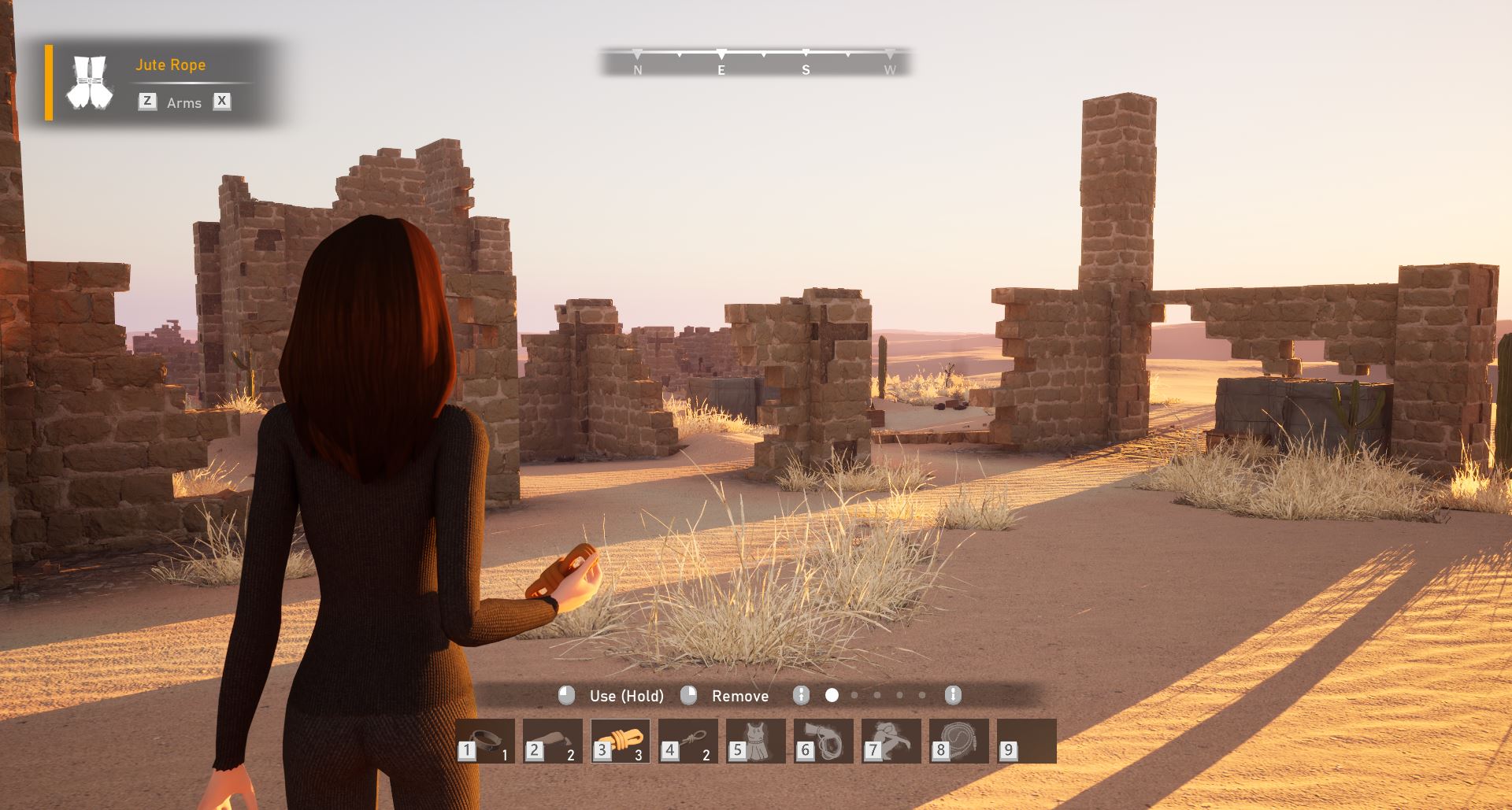This screenshot has height=810, width=1512.
Task: Select the dress icon in the hotbar
Action: click(x=756, y=741)
